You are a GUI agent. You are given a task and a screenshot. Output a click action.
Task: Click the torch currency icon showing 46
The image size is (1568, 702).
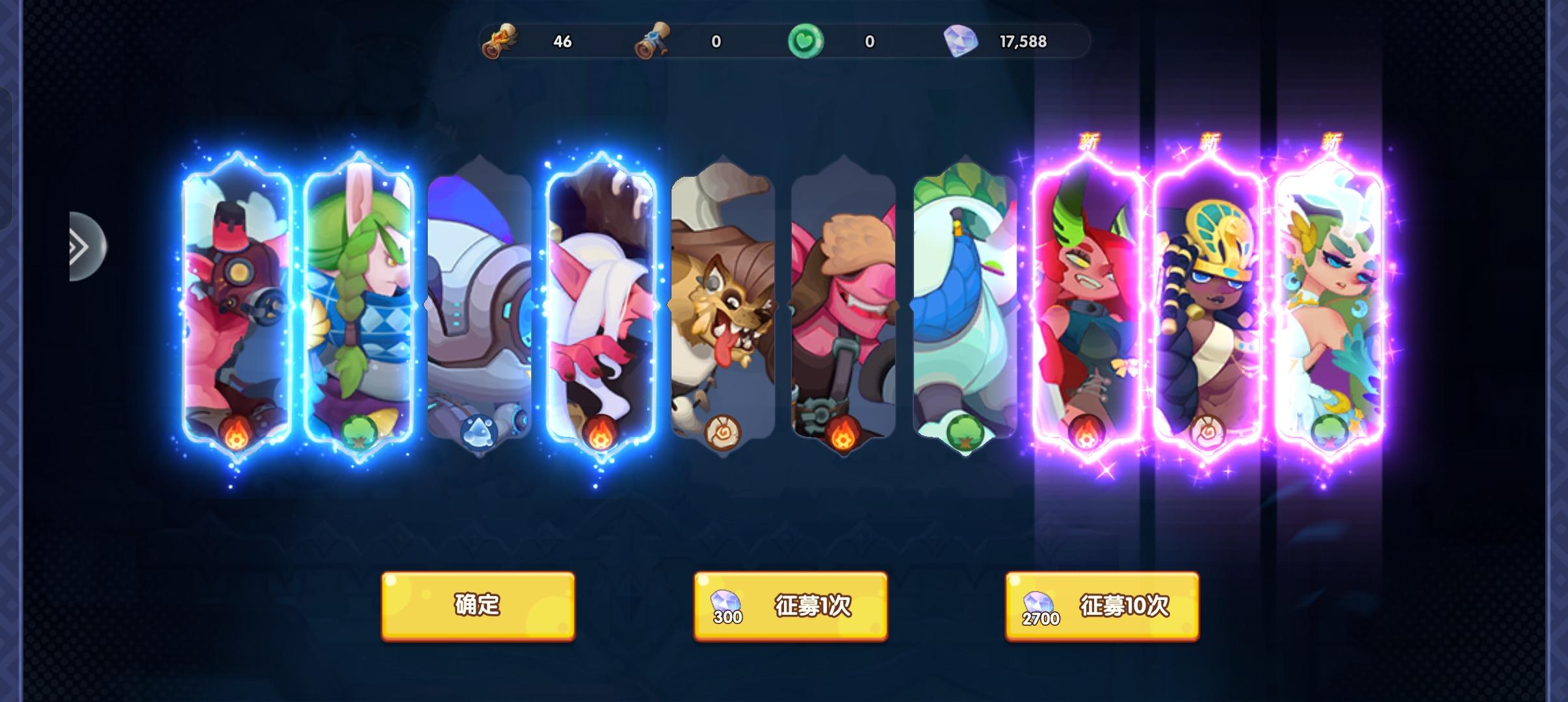click(501, 41)
